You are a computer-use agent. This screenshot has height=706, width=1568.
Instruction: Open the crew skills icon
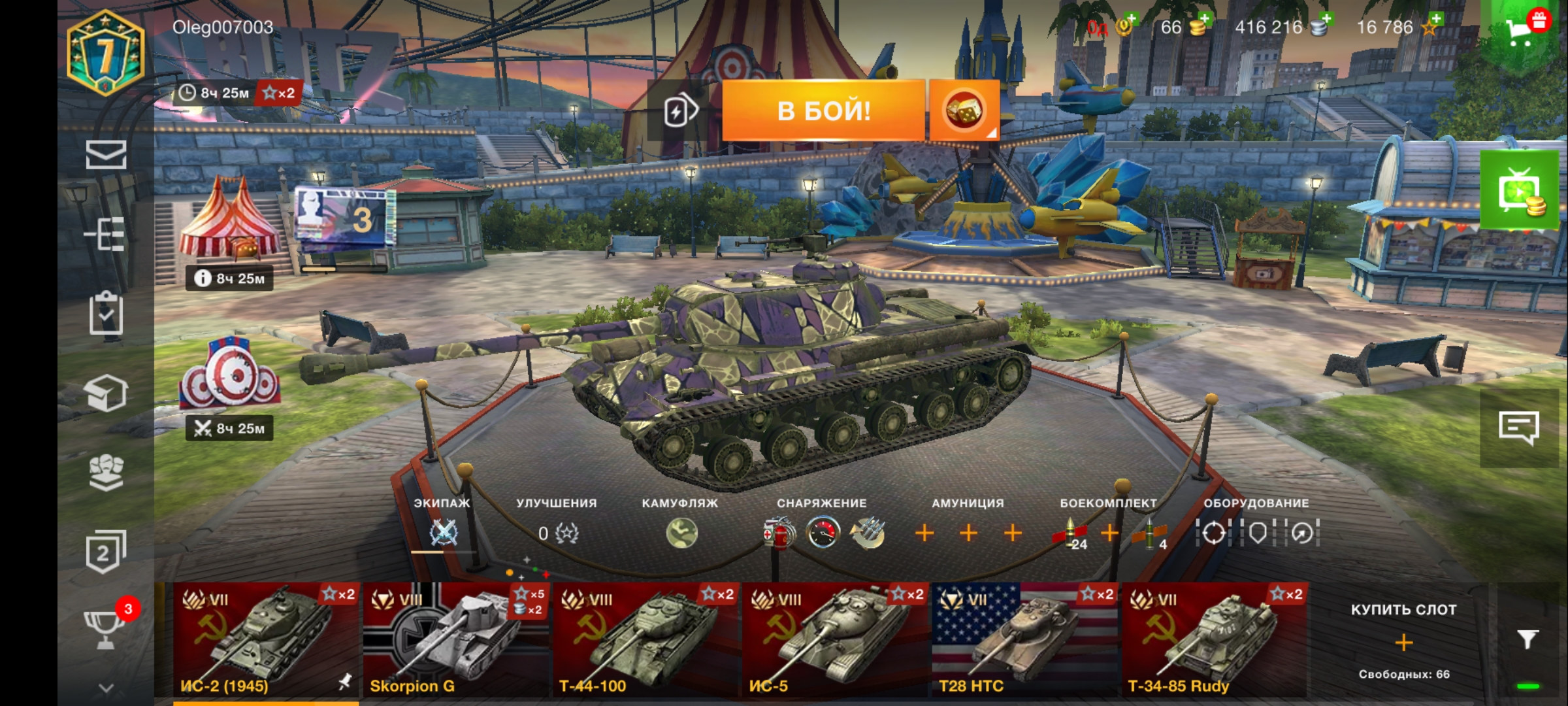coord(443,533)
